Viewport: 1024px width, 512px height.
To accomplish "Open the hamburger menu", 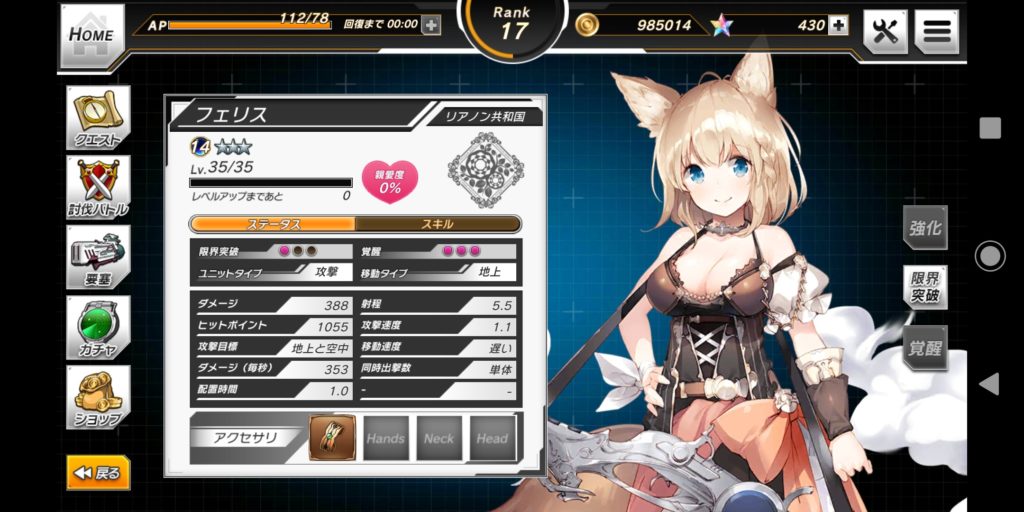I will (936, 32).
